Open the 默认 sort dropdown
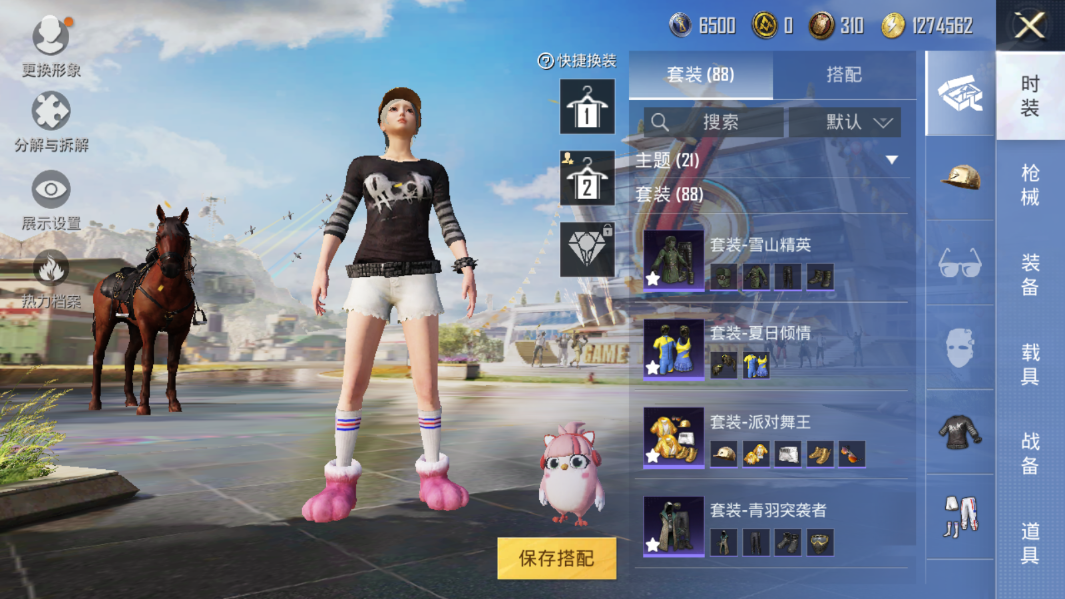The width and height of the screenshot is (1065, 599). point(845,122)
